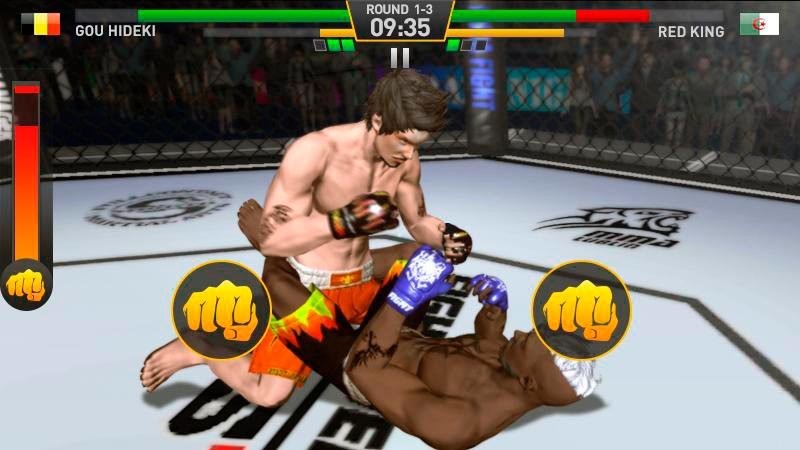Activate the special fist icon below power meter

26,285
